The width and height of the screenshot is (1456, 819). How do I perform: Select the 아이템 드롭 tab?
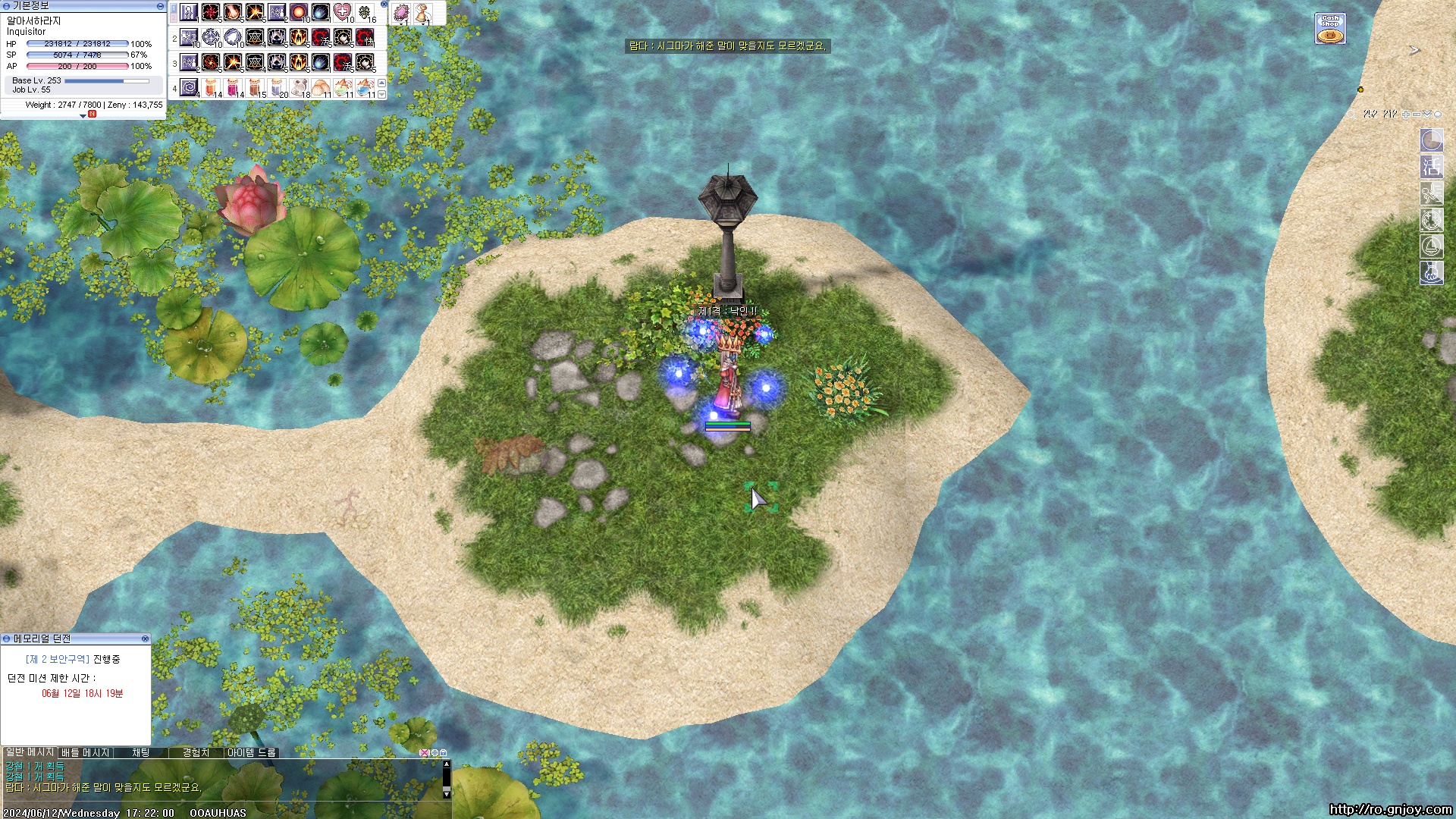coord(252,753)
